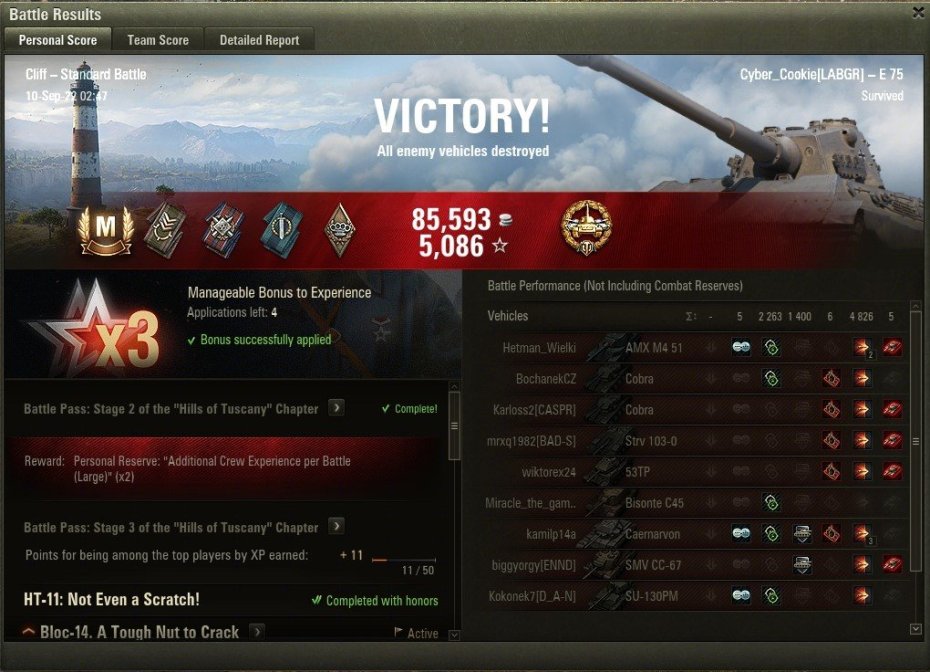The image size is (930, 672).
Task: Click the Mastery Badge M medal
Action: click(x=105, y=229)
